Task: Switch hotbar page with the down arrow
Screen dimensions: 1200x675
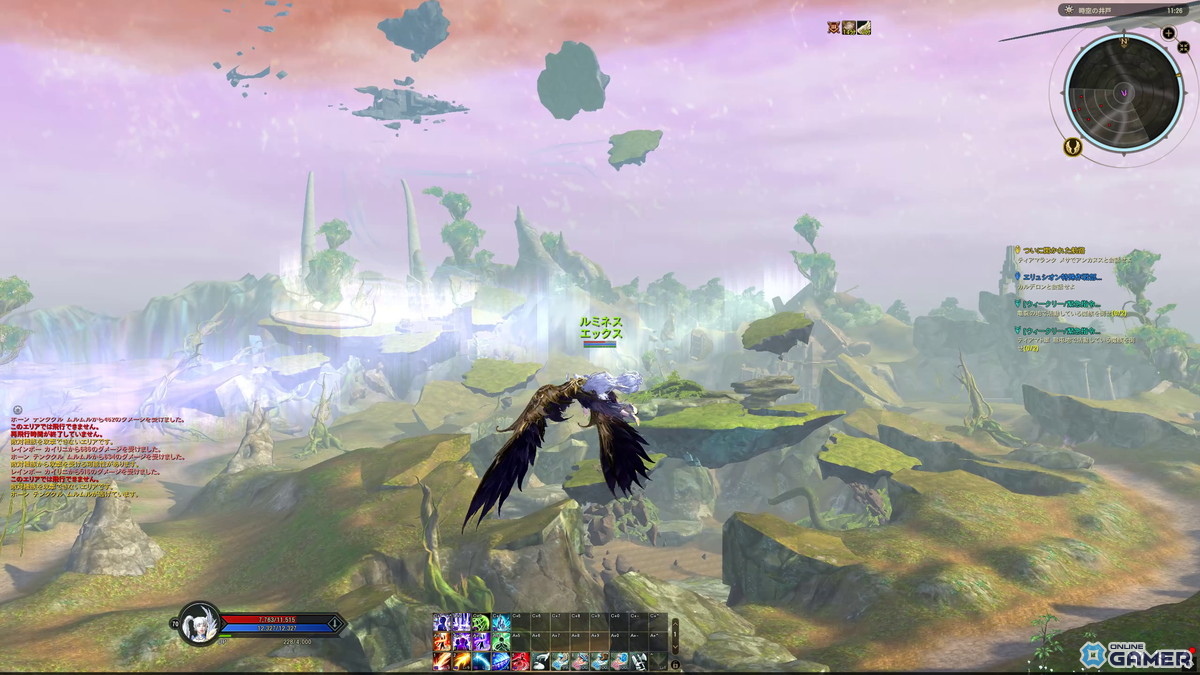Action: click(675, 645)
